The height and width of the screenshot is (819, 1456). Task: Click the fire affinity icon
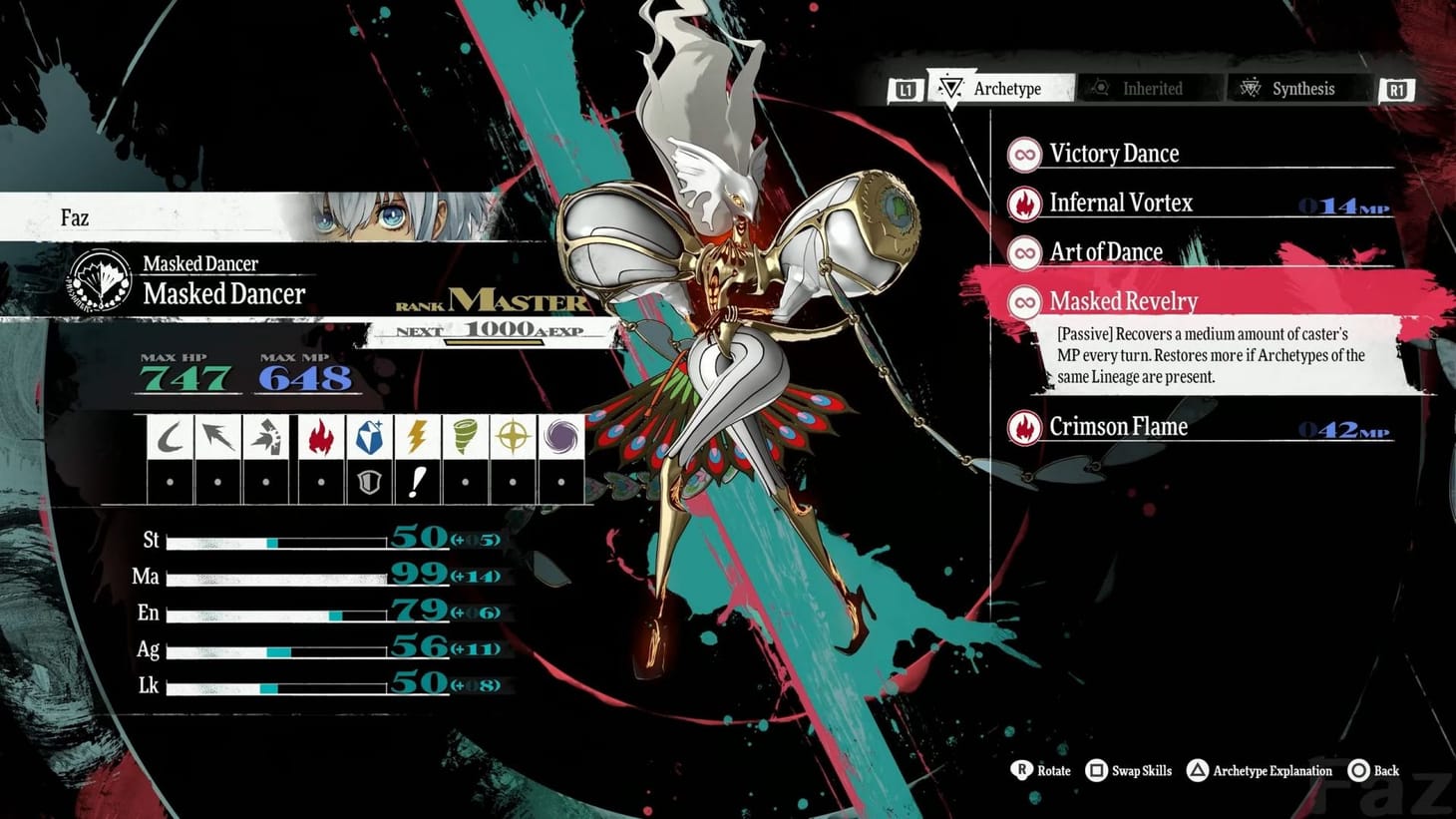tap(320, 437)
